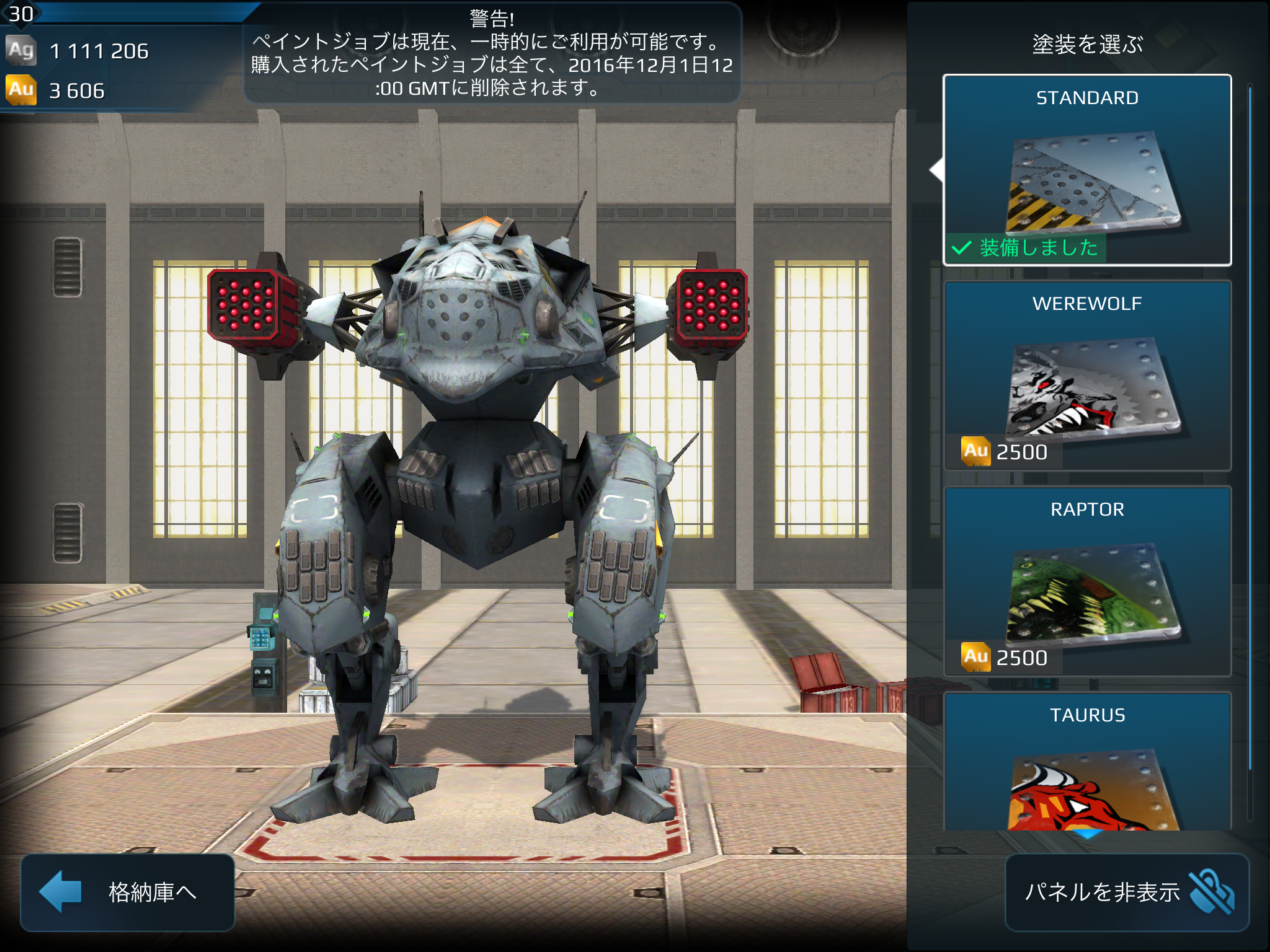Tap the gold Au currency icon

tap(21, 90)
